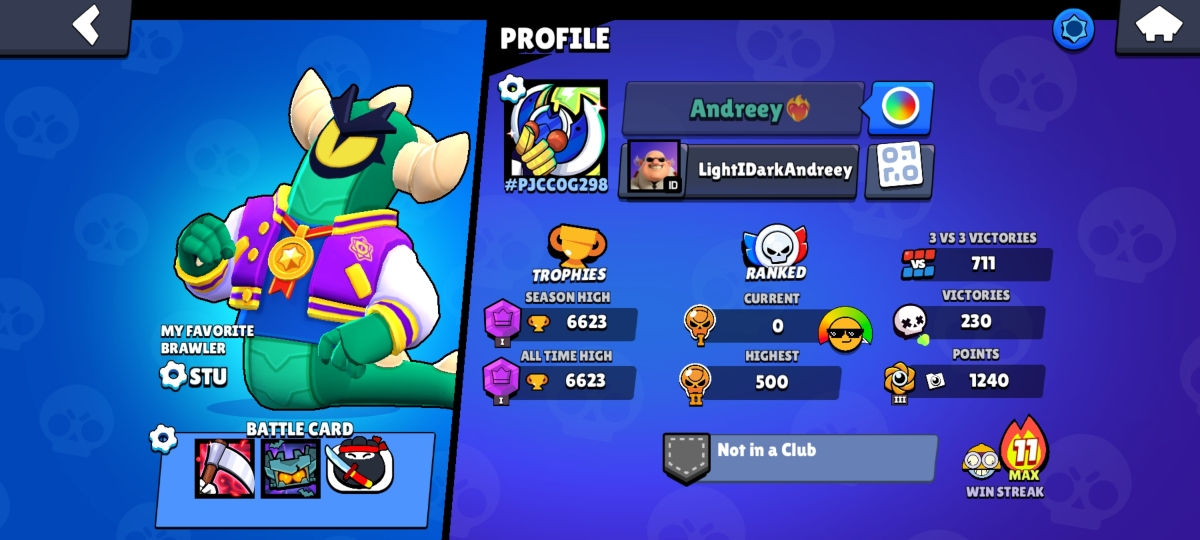Open the max win streak badge
The height and width of the screenshot is (540, 1200).
tap(1021, 455)
